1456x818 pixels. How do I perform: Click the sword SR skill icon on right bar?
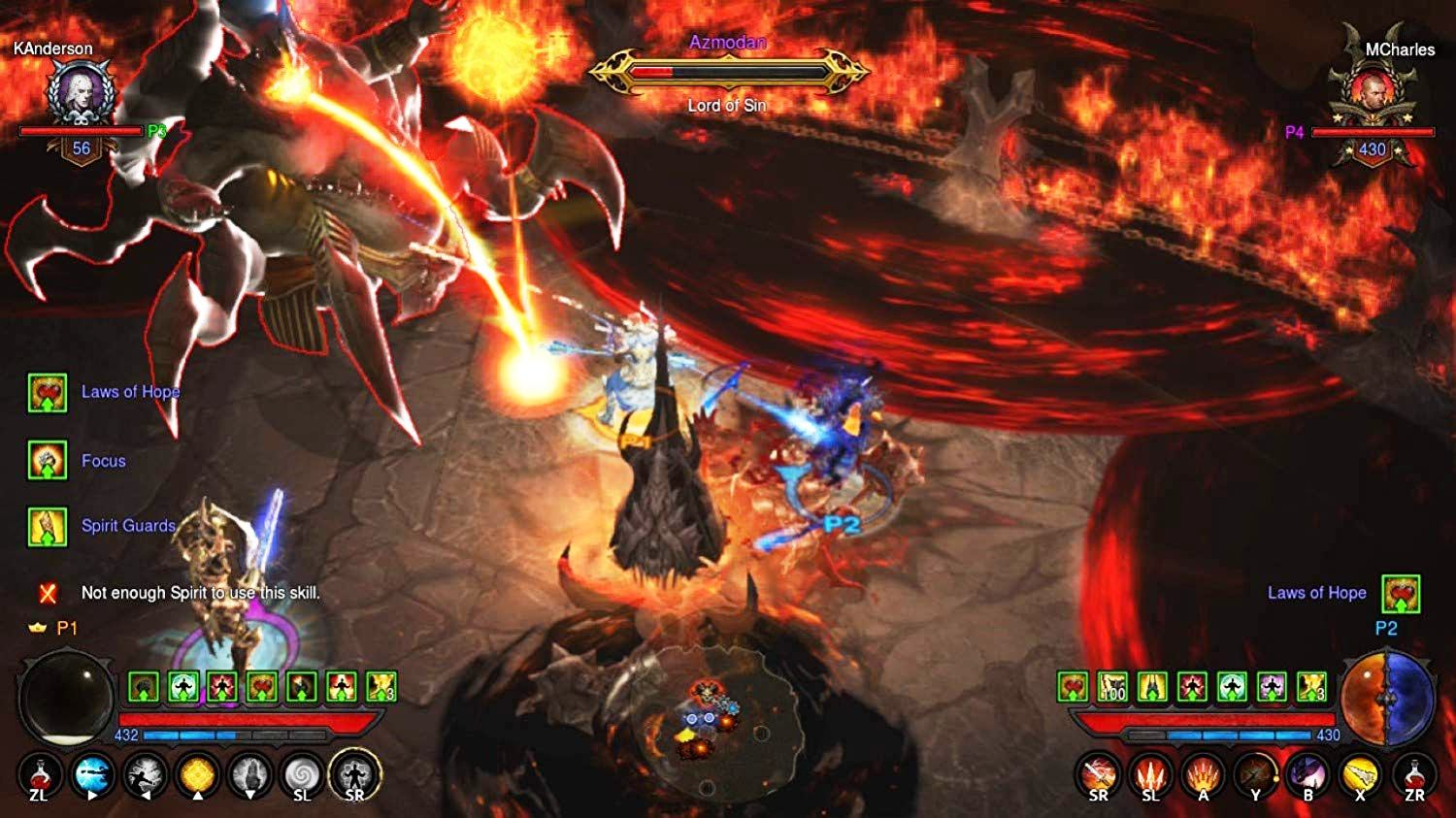pyautogui.click(x=1098, y=776)
